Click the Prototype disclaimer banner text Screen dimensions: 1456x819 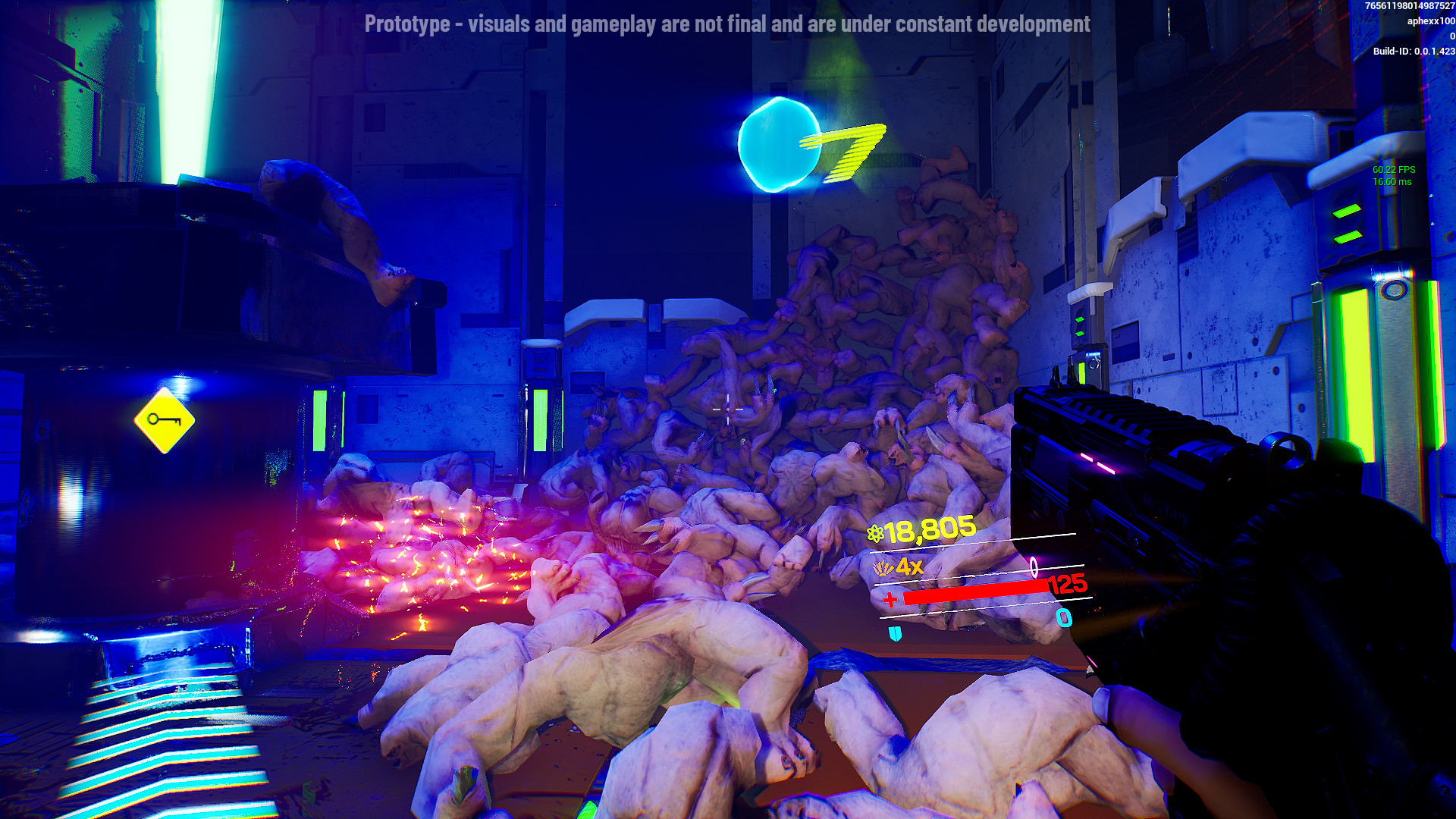point(726,24)
